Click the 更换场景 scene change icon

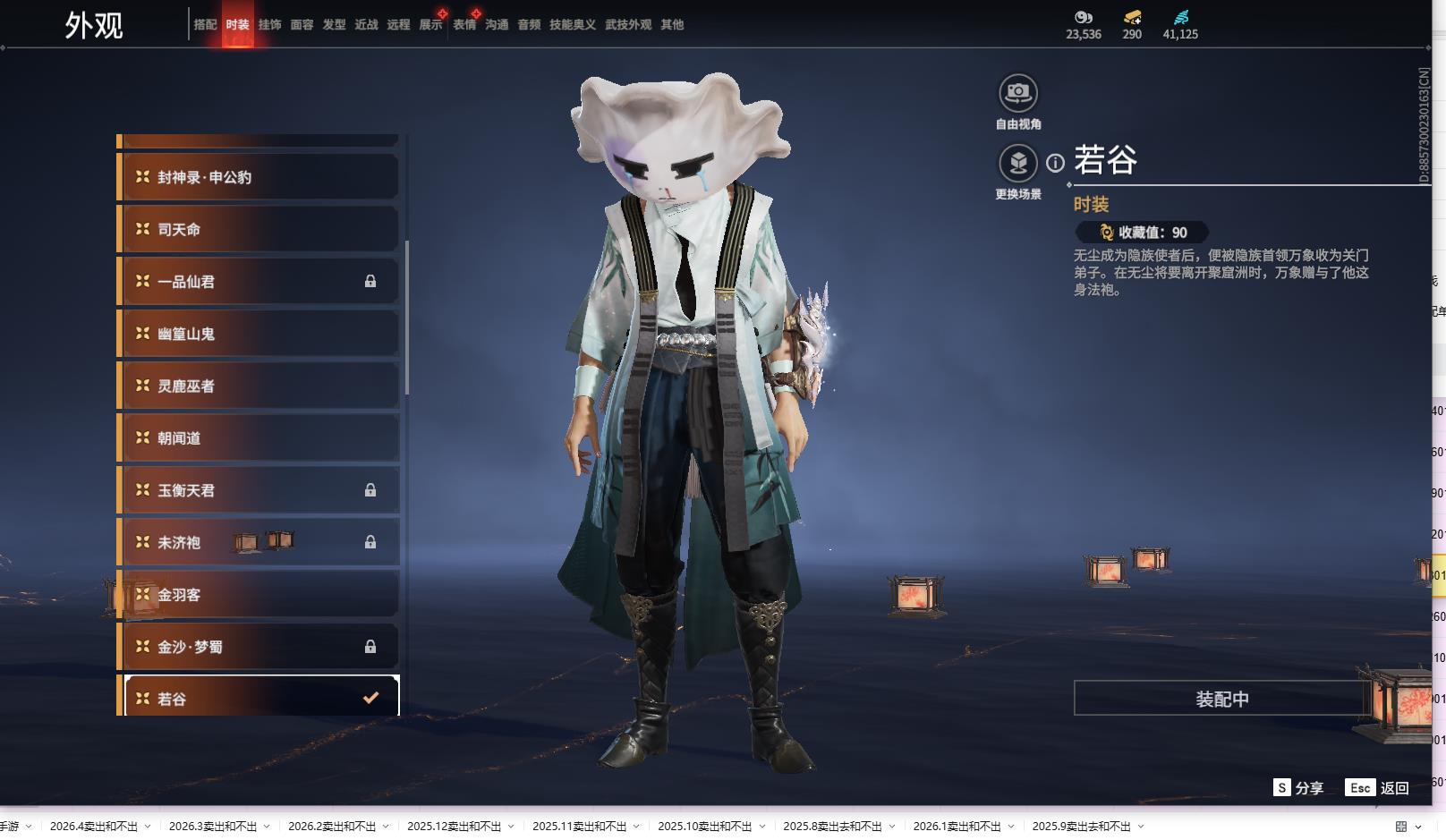1017,164
